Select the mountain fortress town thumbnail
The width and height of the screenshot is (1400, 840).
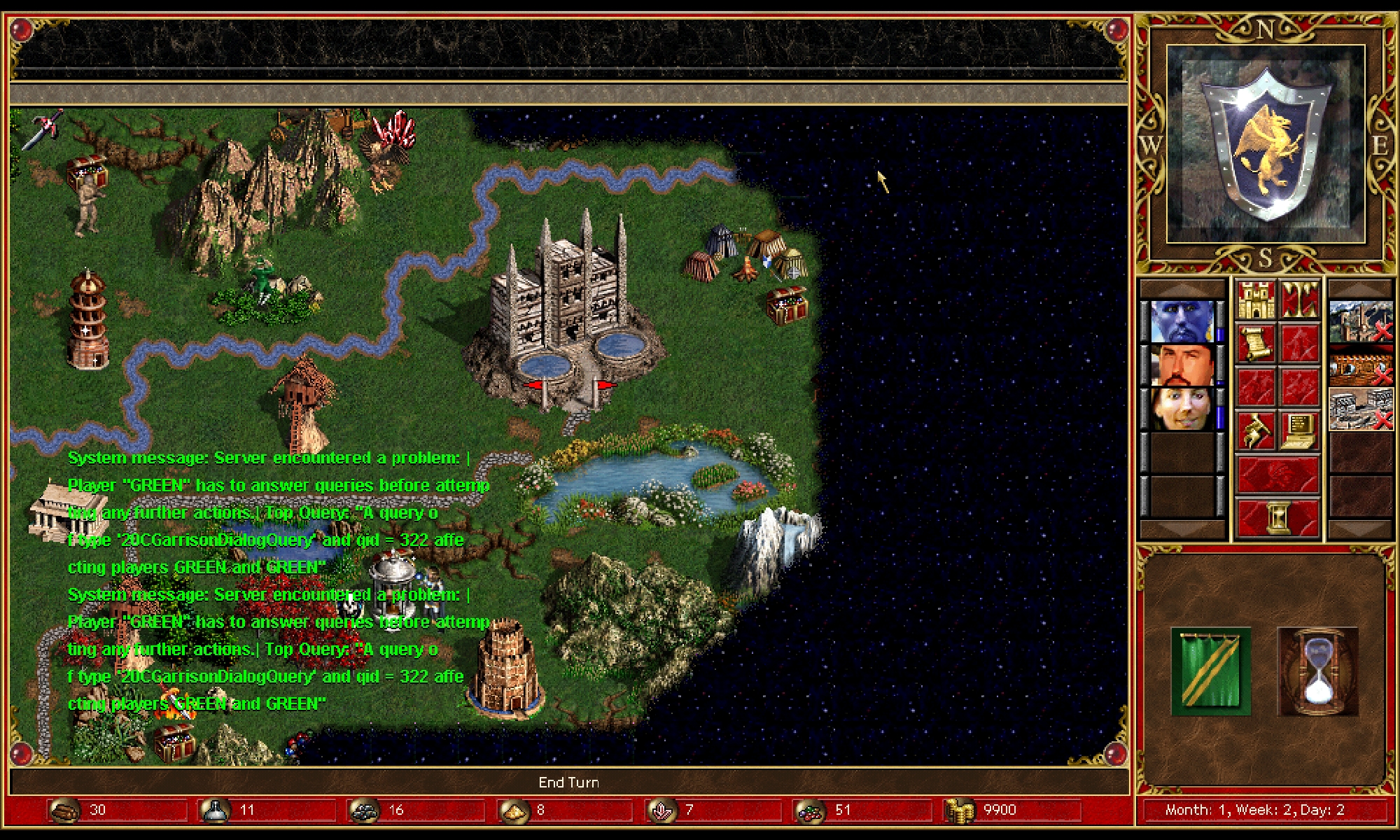[x=1360, y=321]
